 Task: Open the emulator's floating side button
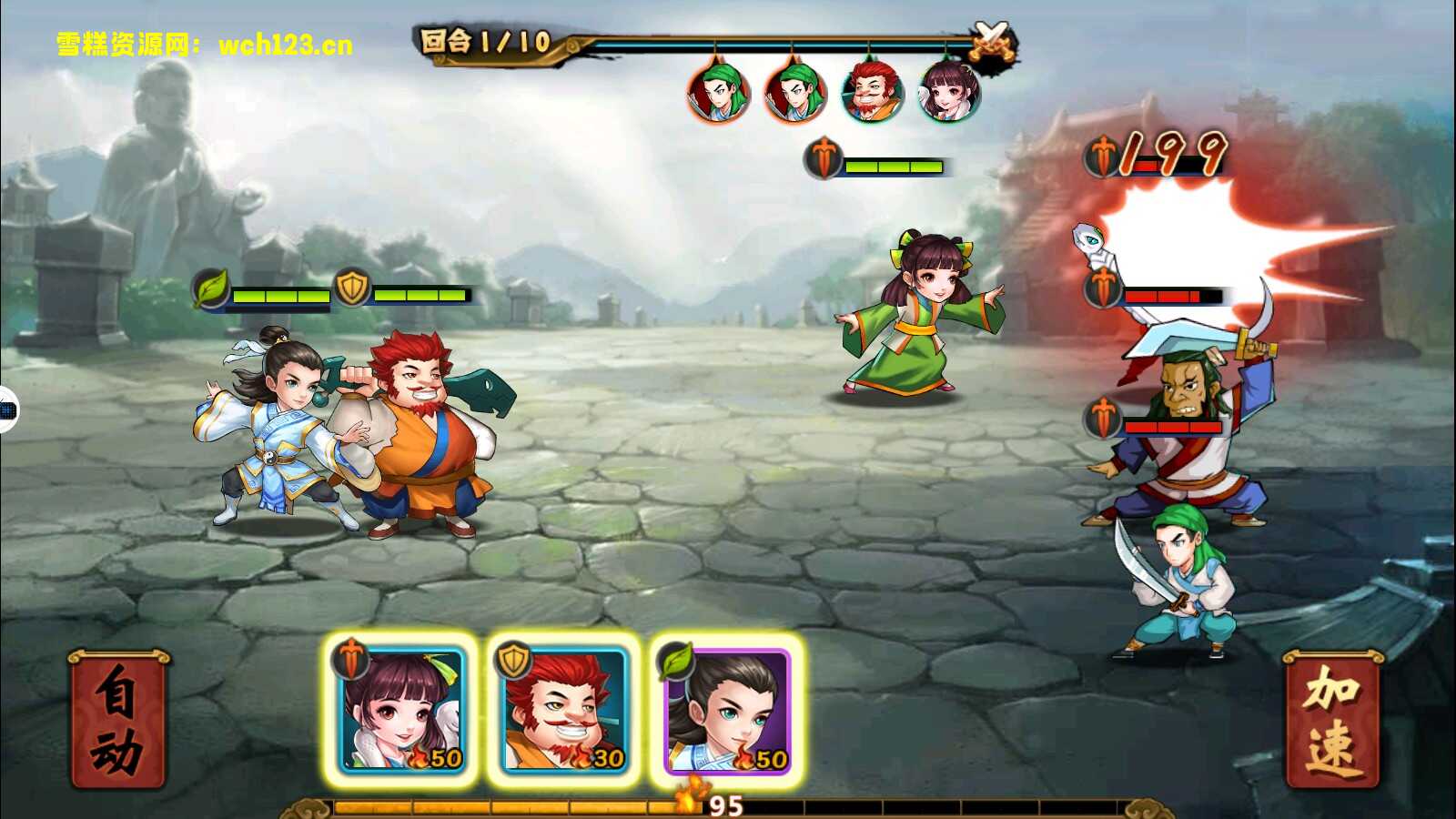point(7,410)
